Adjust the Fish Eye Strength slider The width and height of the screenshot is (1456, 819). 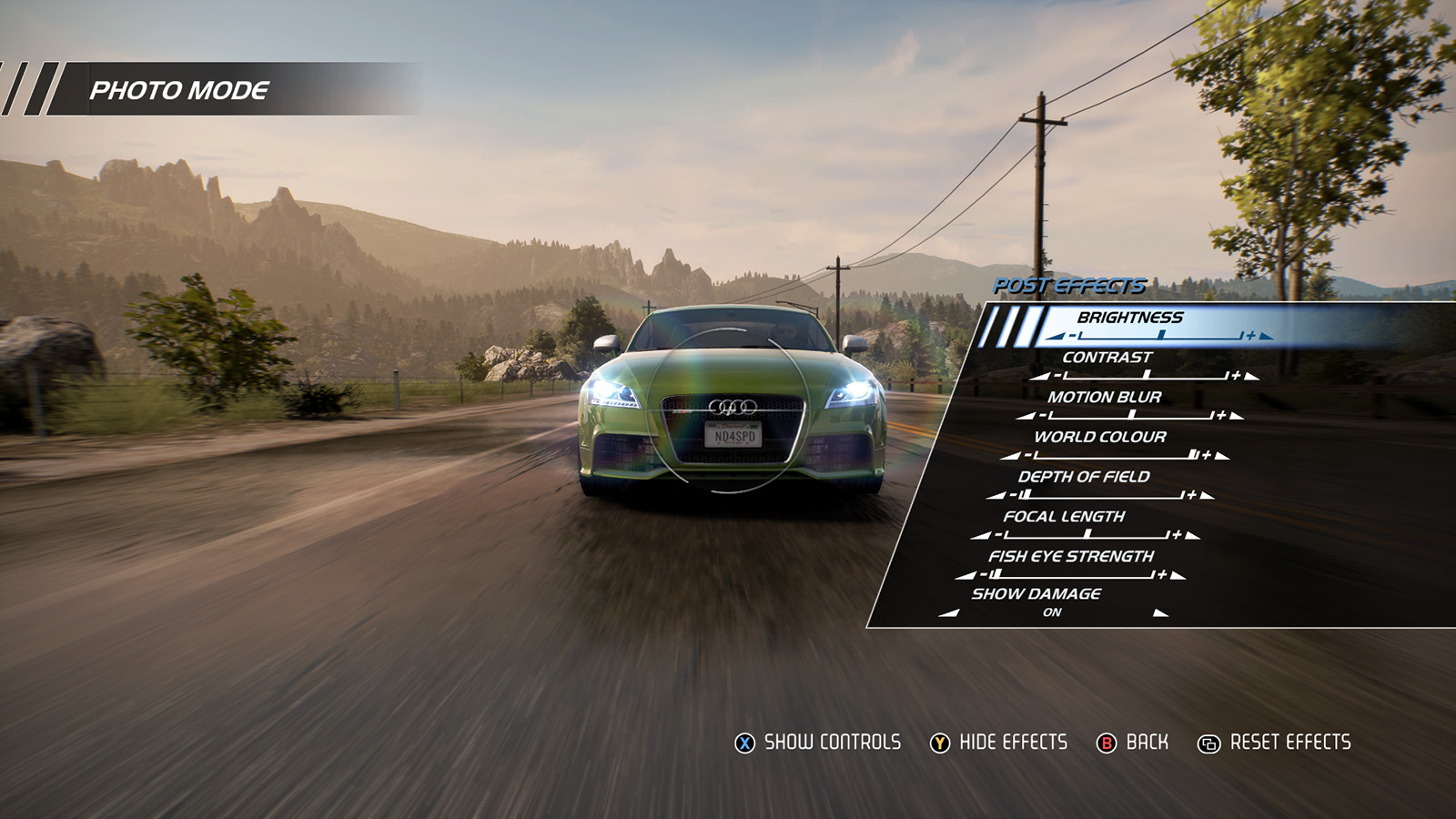click(x=1071, y=575)
